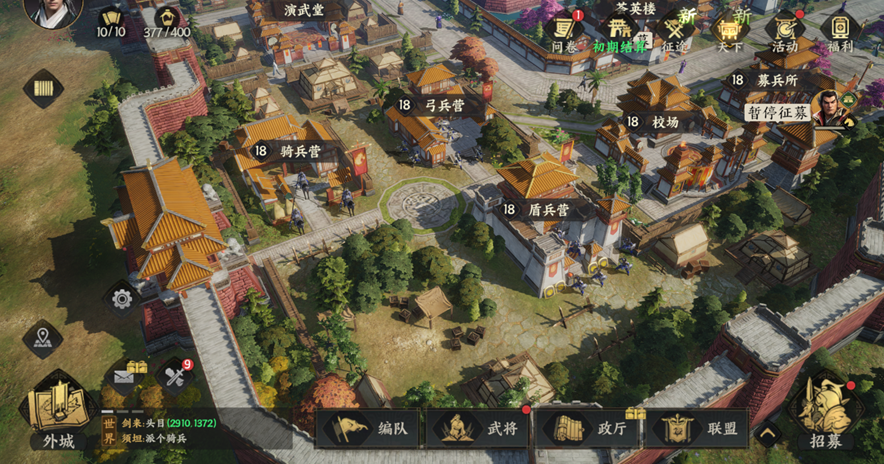Open the 天下 menu icon
Viewport: 884px width, 464px height.
point(729,29)
